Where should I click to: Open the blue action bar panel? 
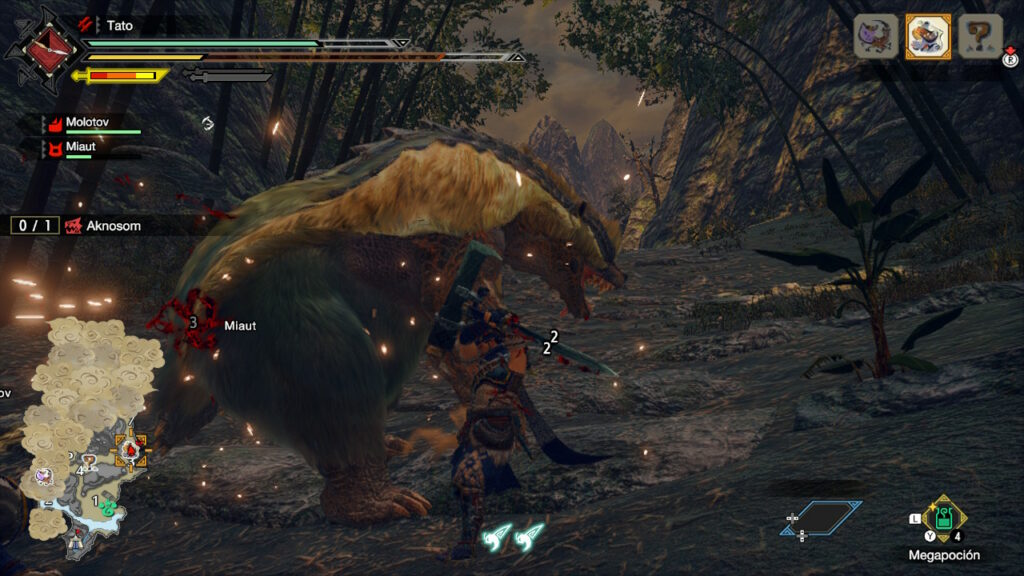[x=821, y=517]
